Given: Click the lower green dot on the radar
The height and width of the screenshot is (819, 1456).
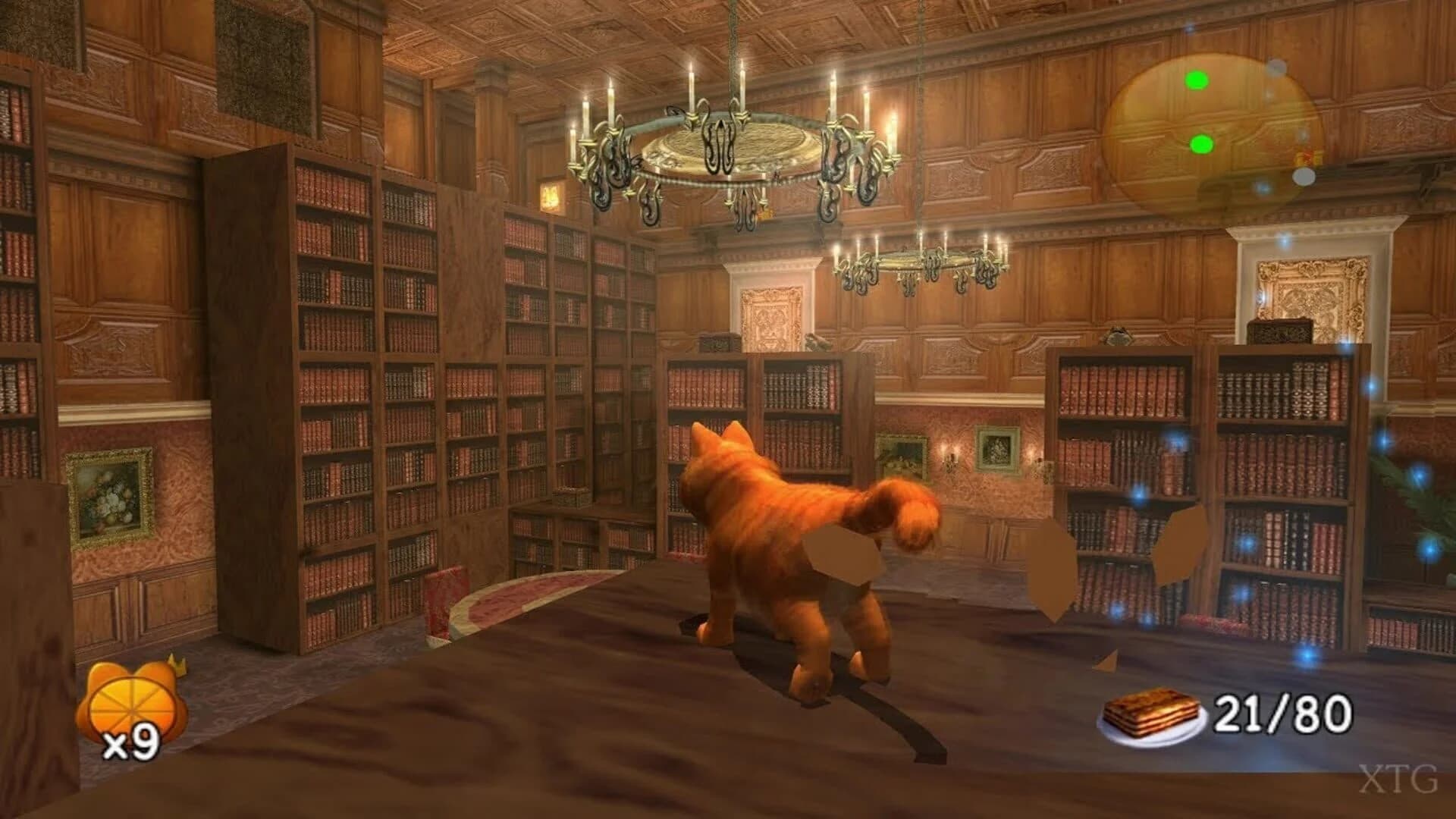Looking at the screenshot, I should (1200, 146).
